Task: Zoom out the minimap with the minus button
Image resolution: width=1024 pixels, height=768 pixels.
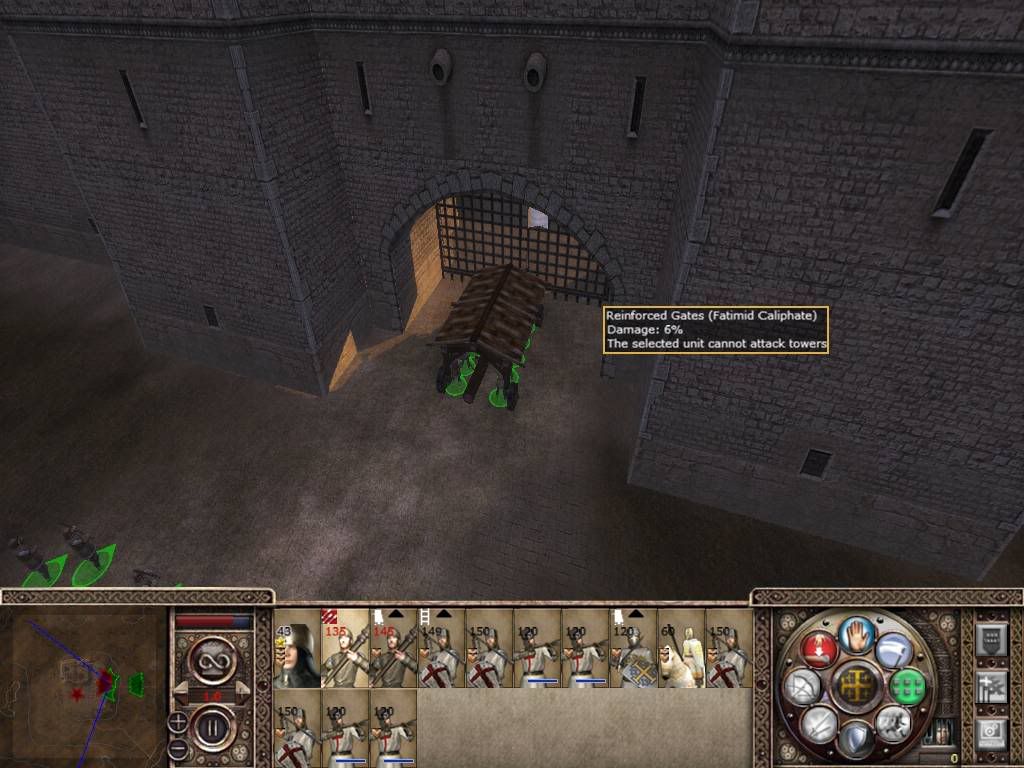Action: (177, 747)
